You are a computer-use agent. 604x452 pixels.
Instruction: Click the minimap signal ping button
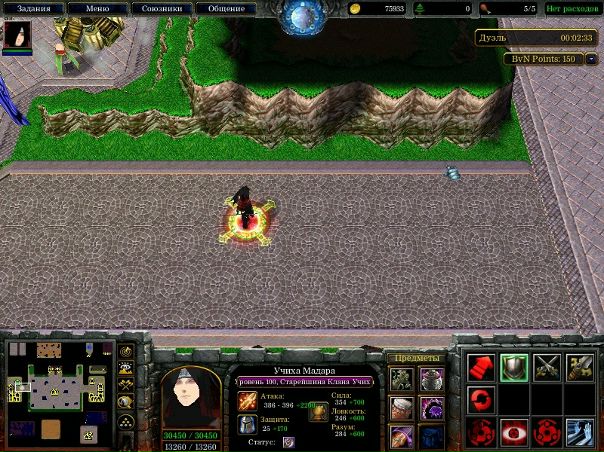pyautogui.click(x=126, y=352)
